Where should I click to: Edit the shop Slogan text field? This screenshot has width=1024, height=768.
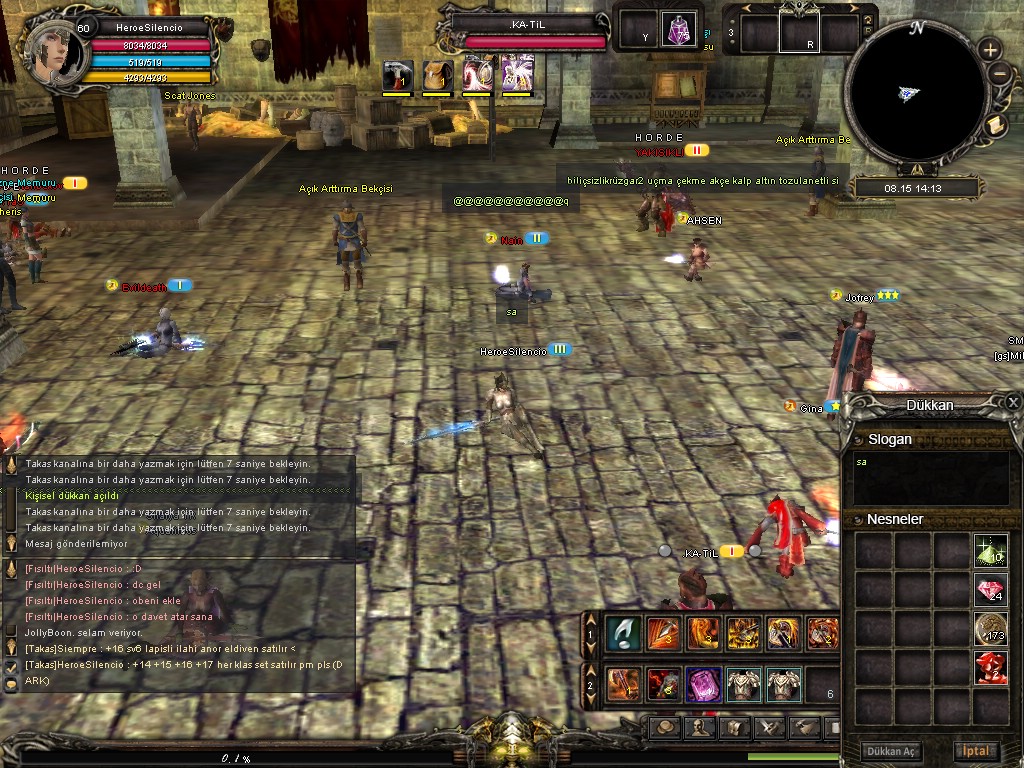click(930, 479)
